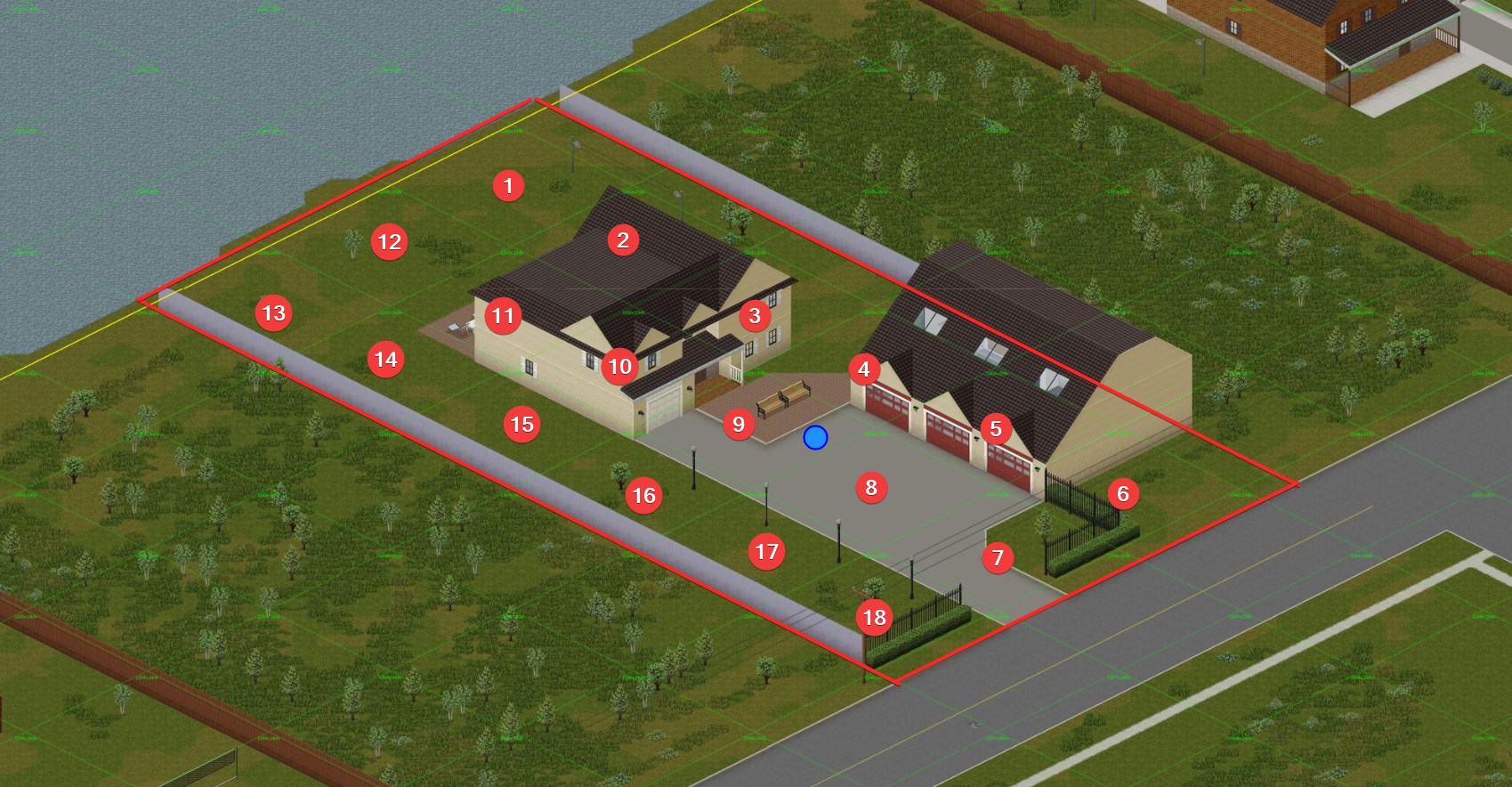
Task: Choose numbered marker 3
Action: [x=755, y=315]
